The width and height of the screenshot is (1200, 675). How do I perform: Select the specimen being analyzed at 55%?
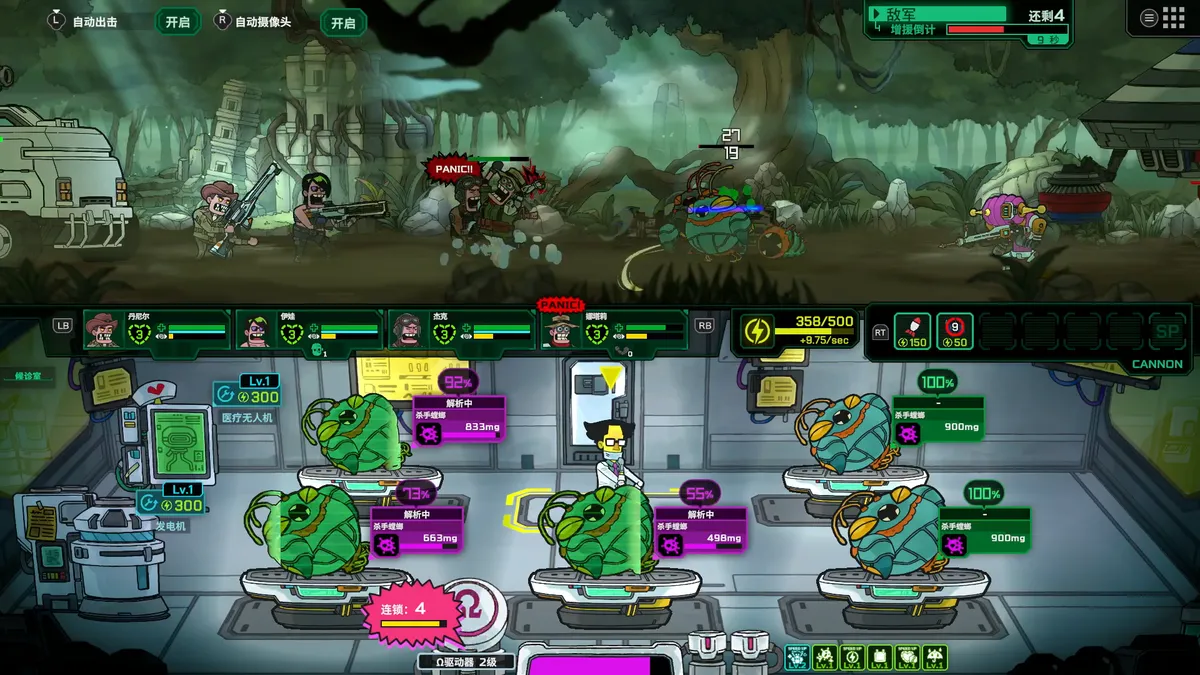(x=598, y=532)
